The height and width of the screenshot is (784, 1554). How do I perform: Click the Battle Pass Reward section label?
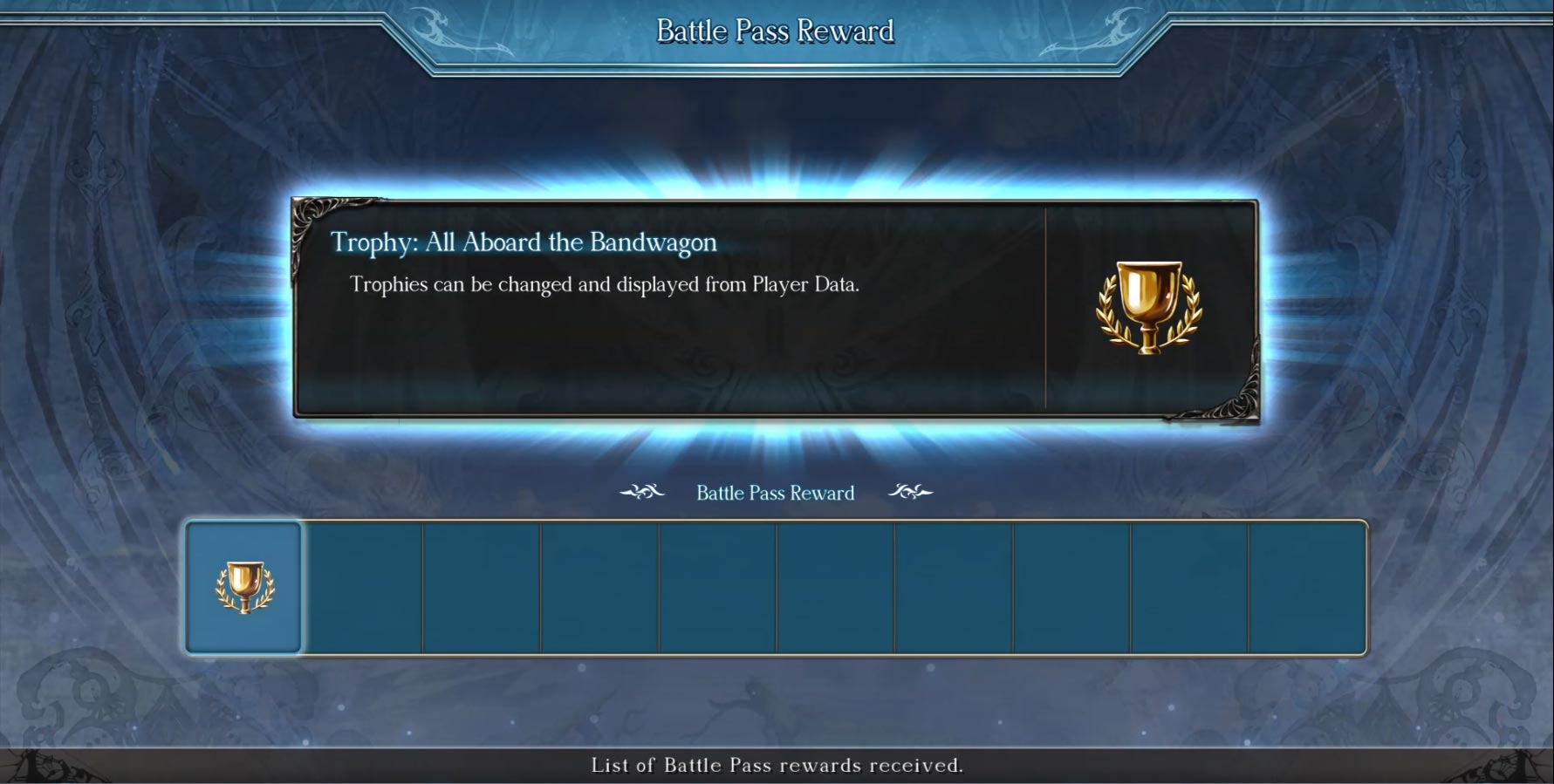[x=775, y=492]
